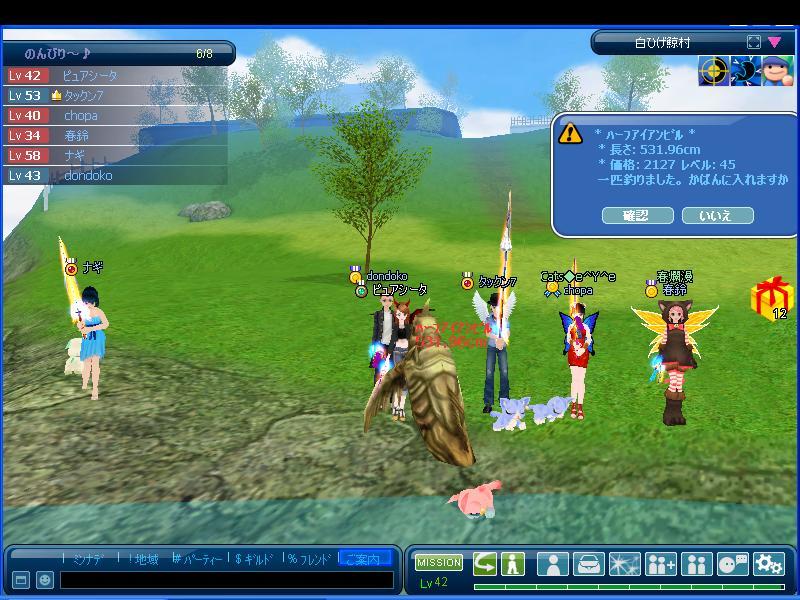Open the character profile icon

coord(553,563)
